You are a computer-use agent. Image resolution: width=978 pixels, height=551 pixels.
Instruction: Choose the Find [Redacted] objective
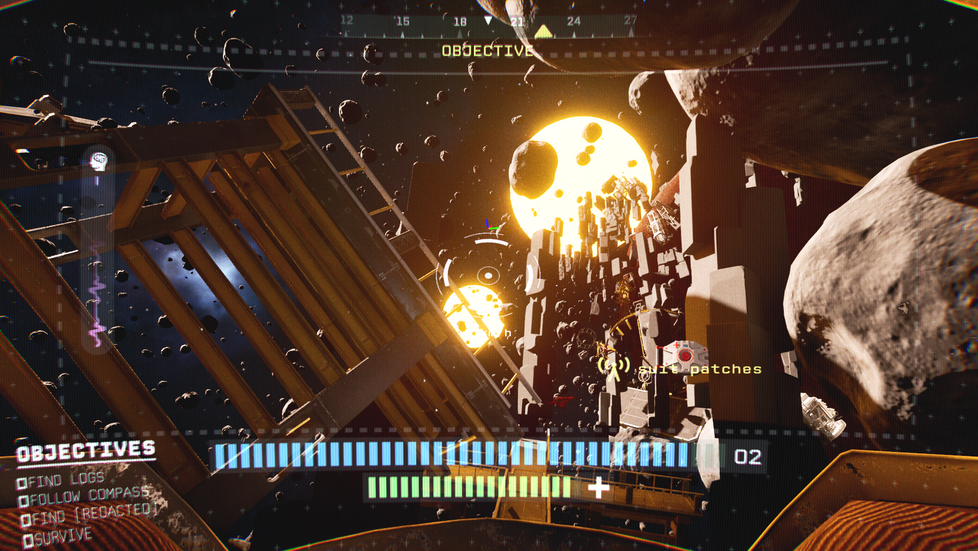[x=89, y=512]
